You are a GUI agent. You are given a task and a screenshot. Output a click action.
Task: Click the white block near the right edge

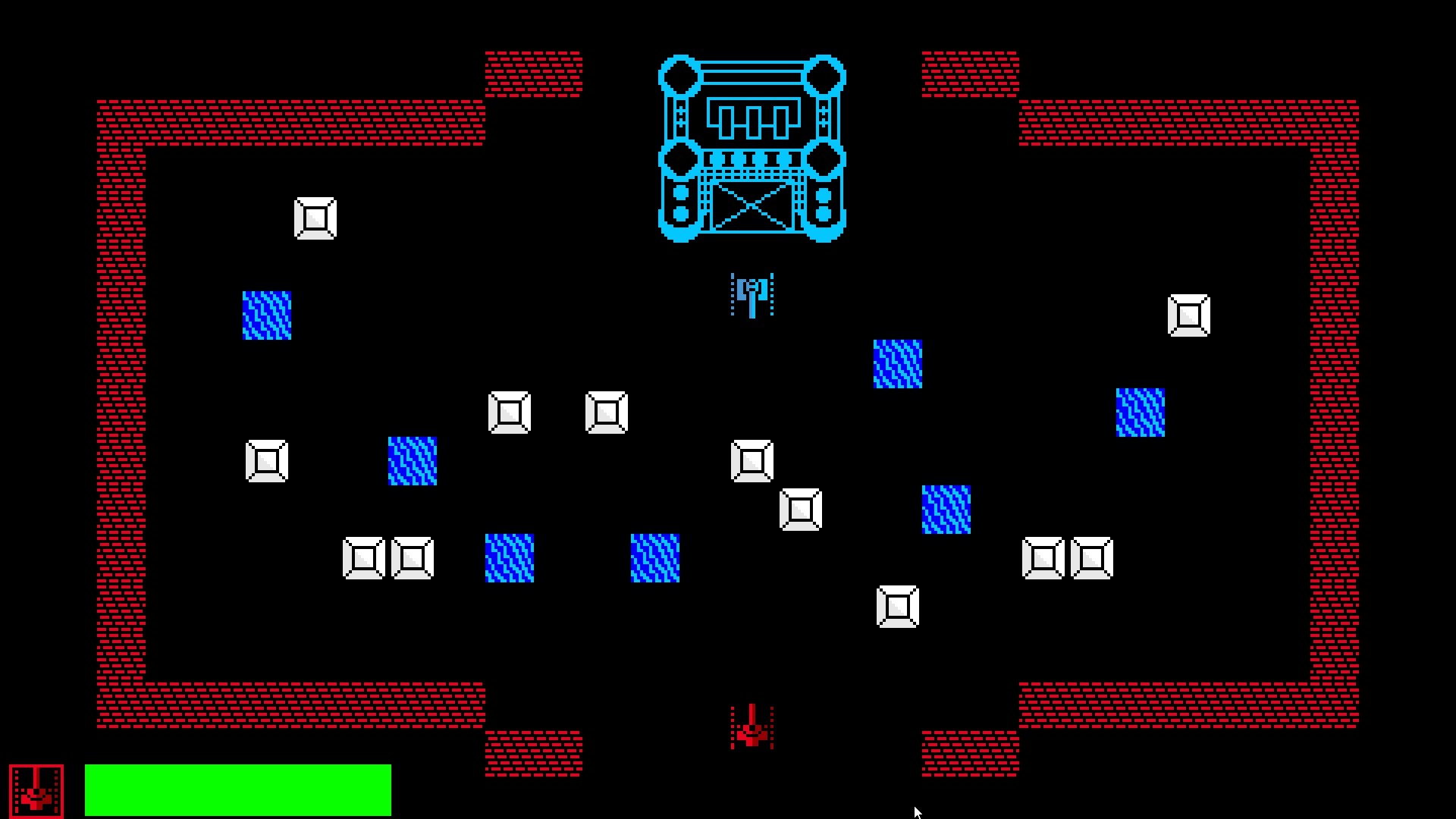tap(1188, 312)
